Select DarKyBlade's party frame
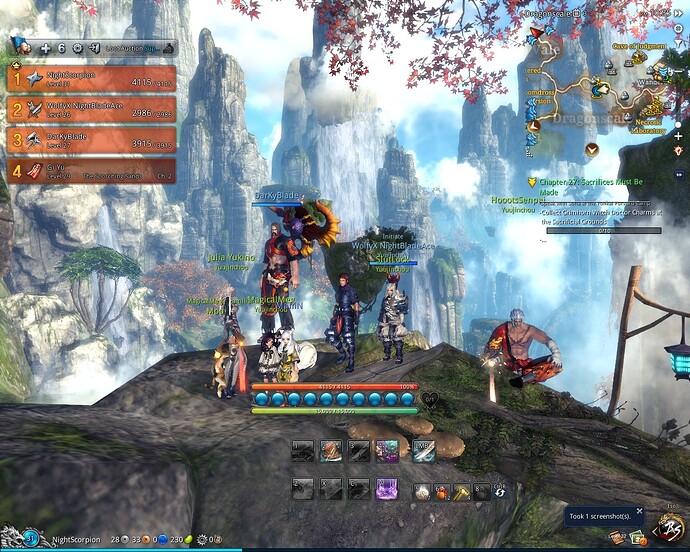 coord(92,141)
